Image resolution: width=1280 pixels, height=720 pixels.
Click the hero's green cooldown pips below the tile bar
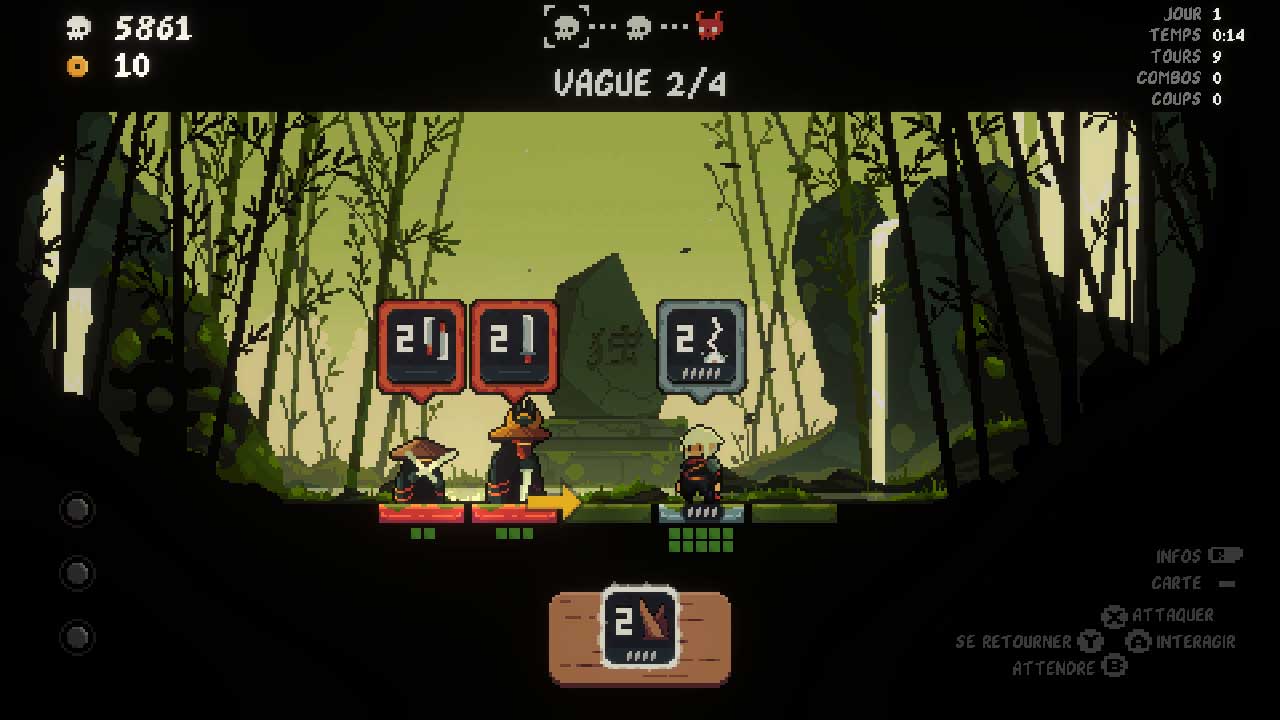(x=700, y=540)
